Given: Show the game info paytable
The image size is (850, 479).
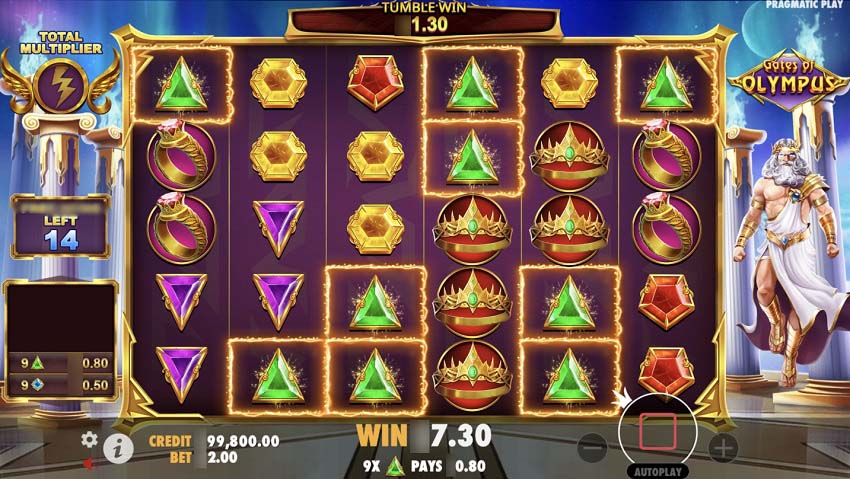Looking at the screenshot, I should [x=117, y=447].
